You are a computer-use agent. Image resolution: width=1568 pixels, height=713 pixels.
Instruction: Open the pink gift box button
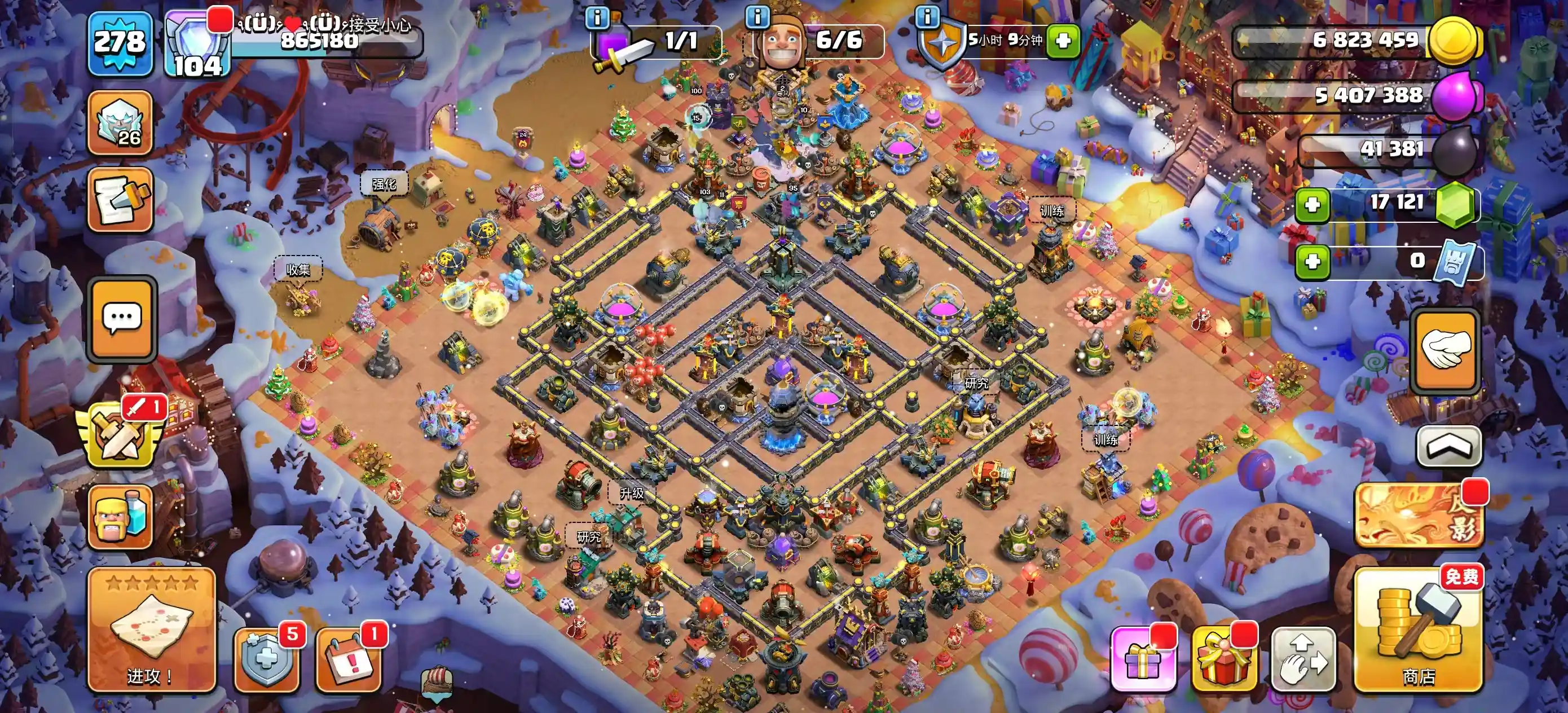click(x=1142, y=660)
